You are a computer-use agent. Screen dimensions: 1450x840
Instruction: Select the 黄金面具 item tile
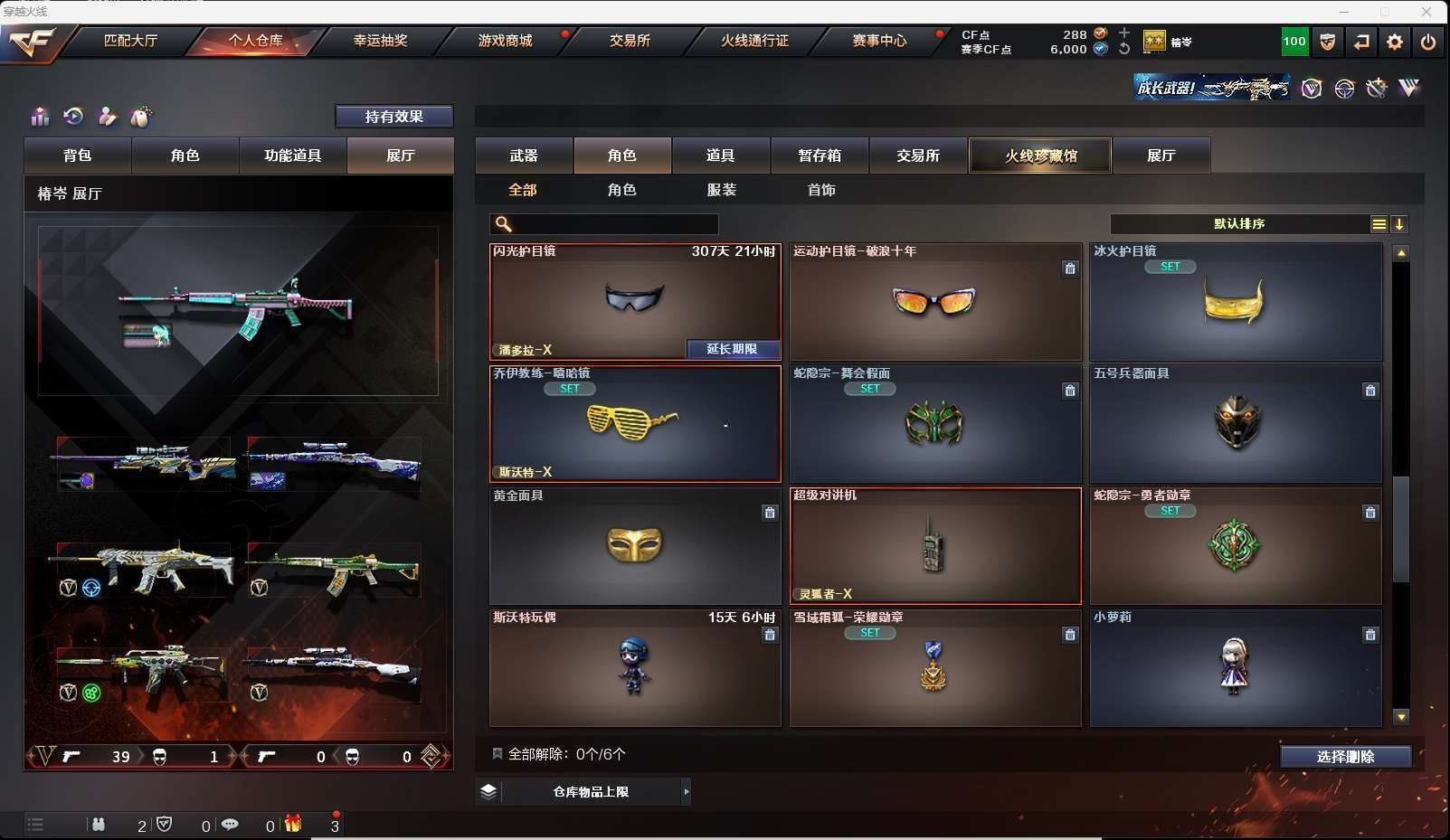(634, 546)
